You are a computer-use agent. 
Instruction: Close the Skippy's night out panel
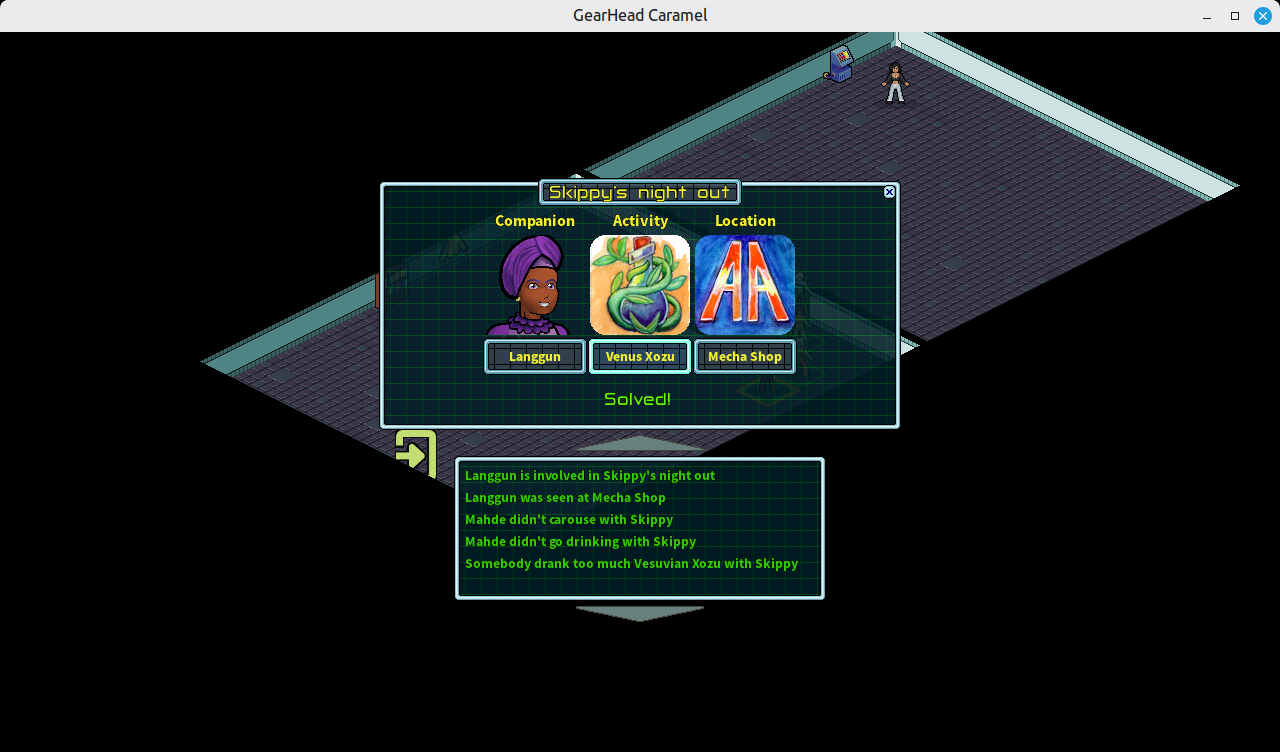click(x=889, y=192)
